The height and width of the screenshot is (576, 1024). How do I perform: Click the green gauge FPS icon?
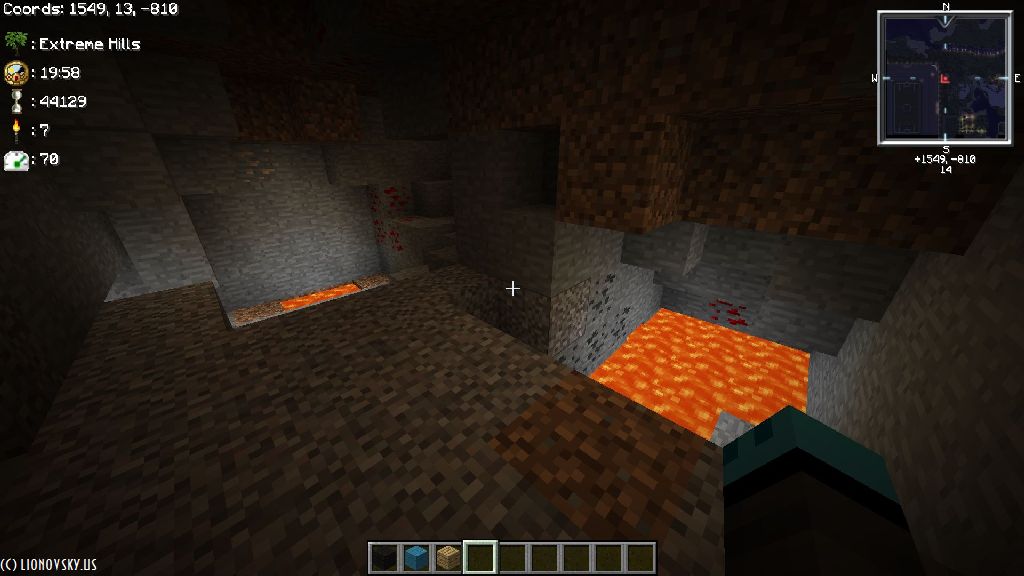pyautogui.click(x=15, y=159)
